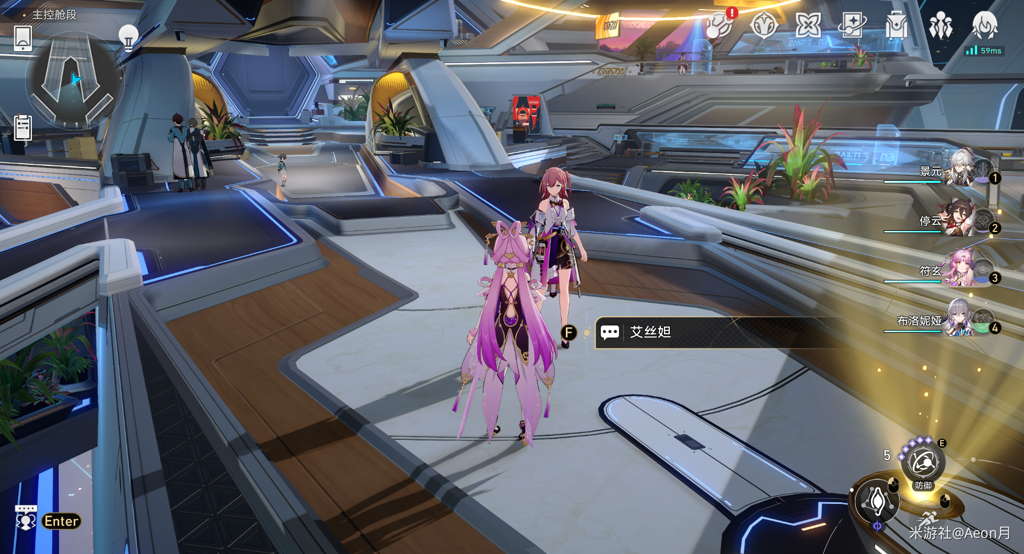This screenshot has width=1024, height=554.
Task: Click the light bulb hint icon
Action: [x=128, y=35]
